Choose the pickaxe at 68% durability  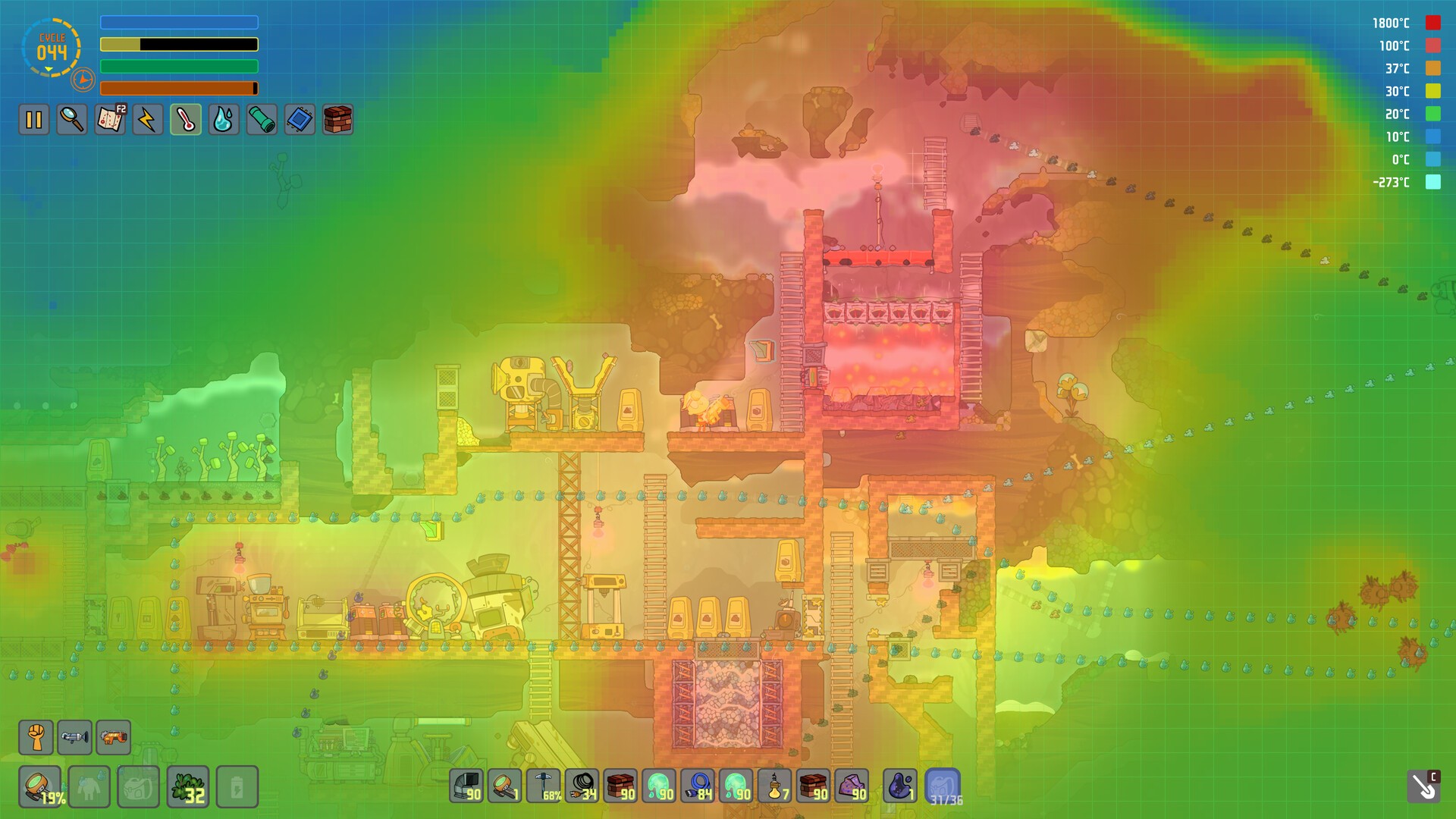pyautogui.click(x=544, y=786)
